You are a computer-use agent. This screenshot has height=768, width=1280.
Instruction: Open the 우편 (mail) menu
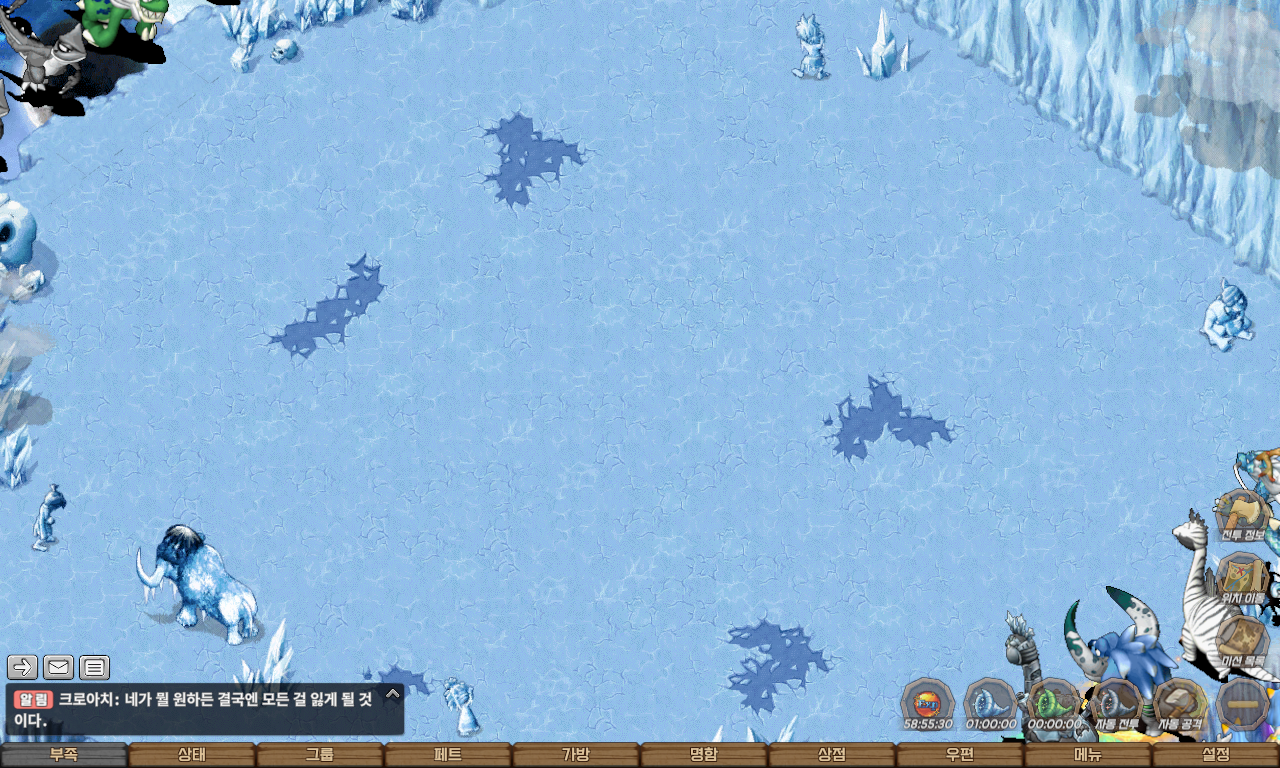[x=960, y=755]
